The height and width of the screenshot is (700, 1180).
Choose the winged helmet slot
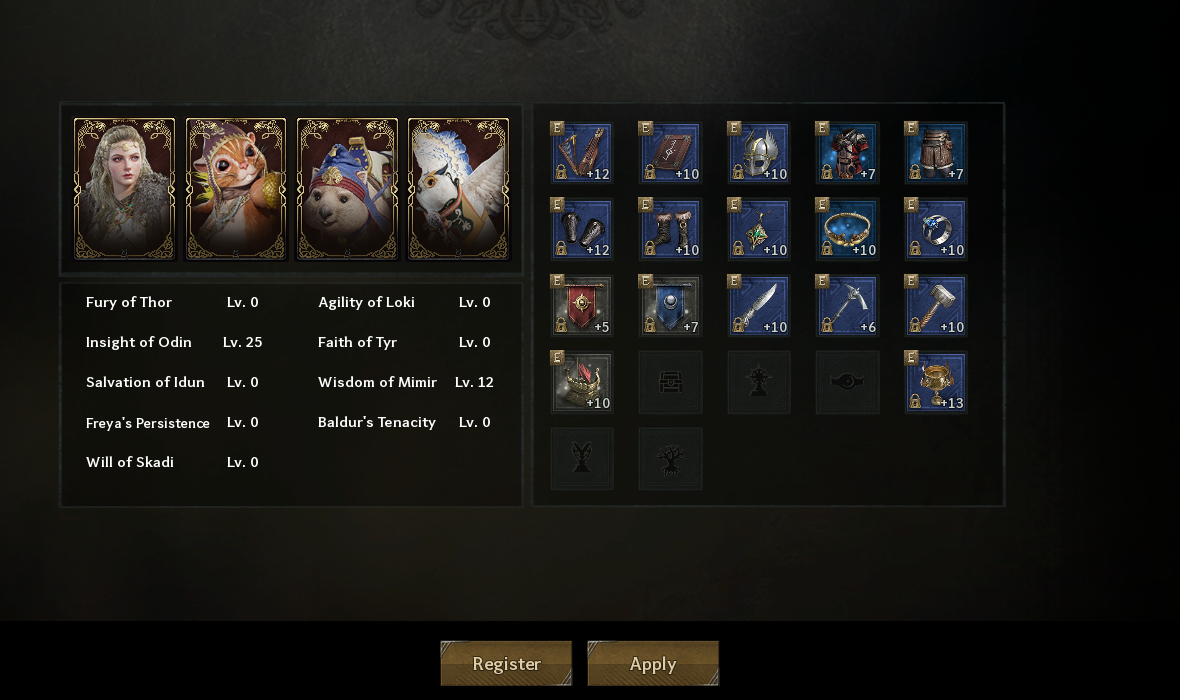(x=758, y=153)
